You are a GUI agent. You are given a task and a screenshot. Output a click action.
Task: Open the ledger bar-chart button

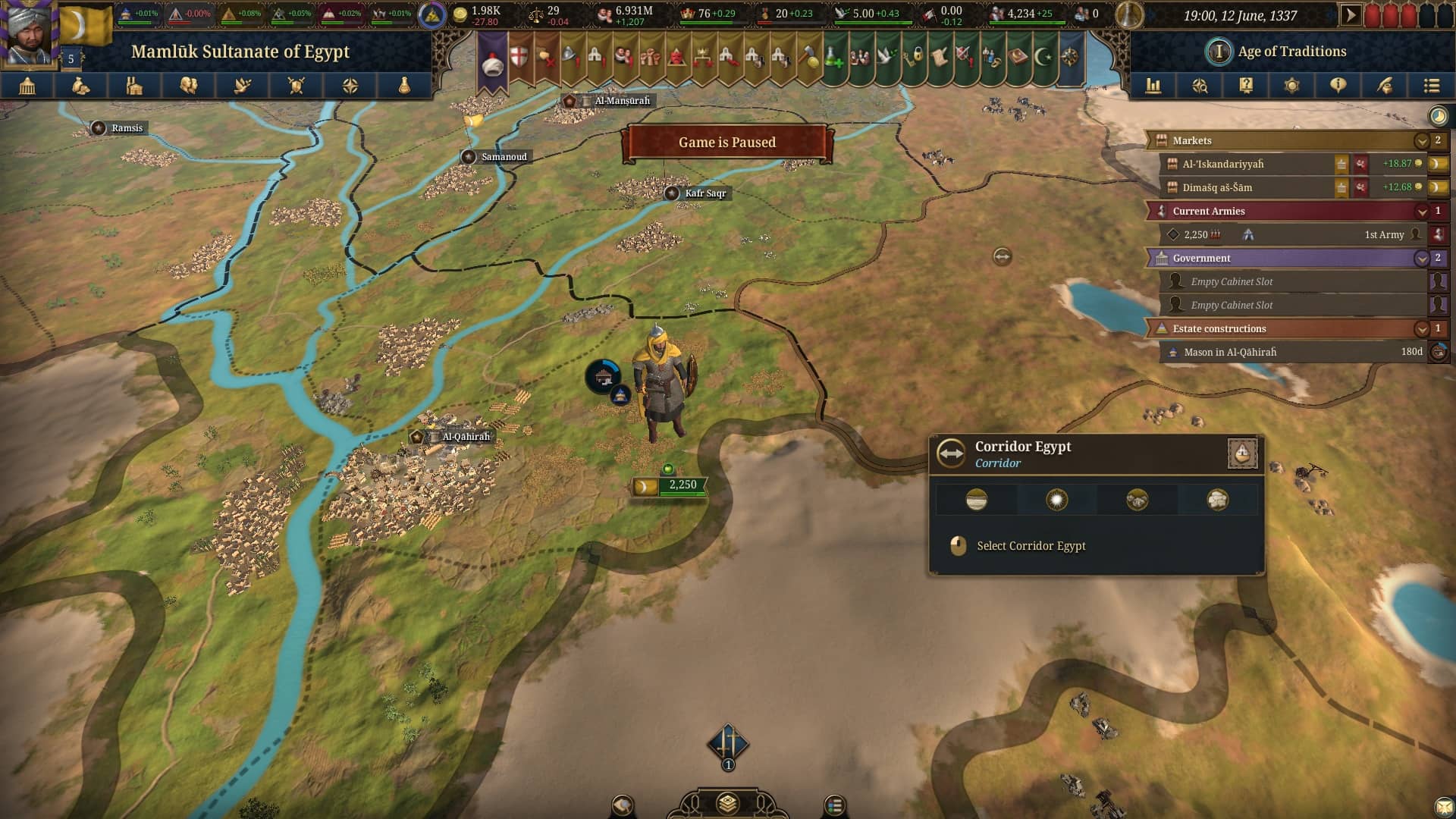tap(1153, 86)
